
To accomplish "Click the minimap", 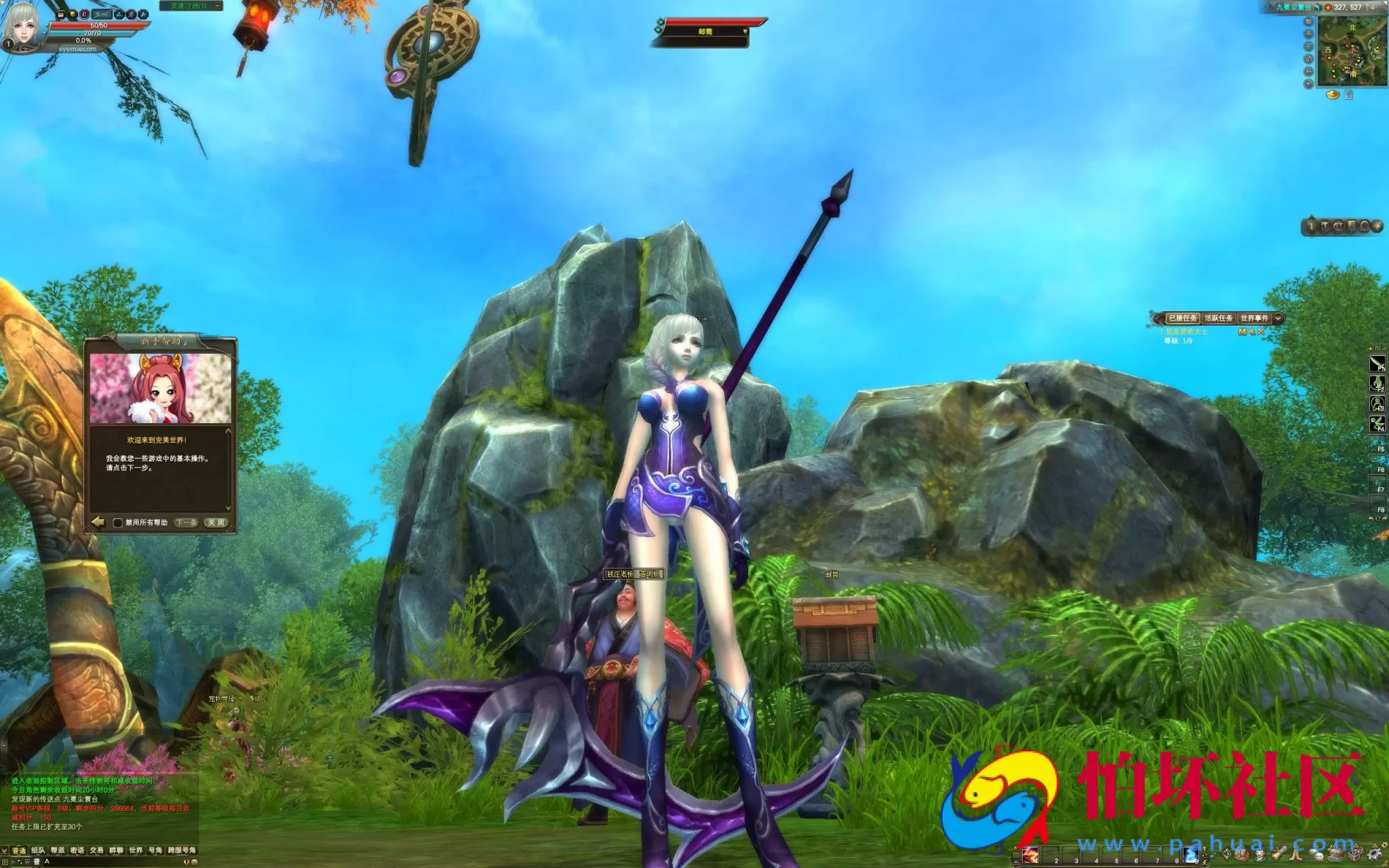I will 1351,52.
